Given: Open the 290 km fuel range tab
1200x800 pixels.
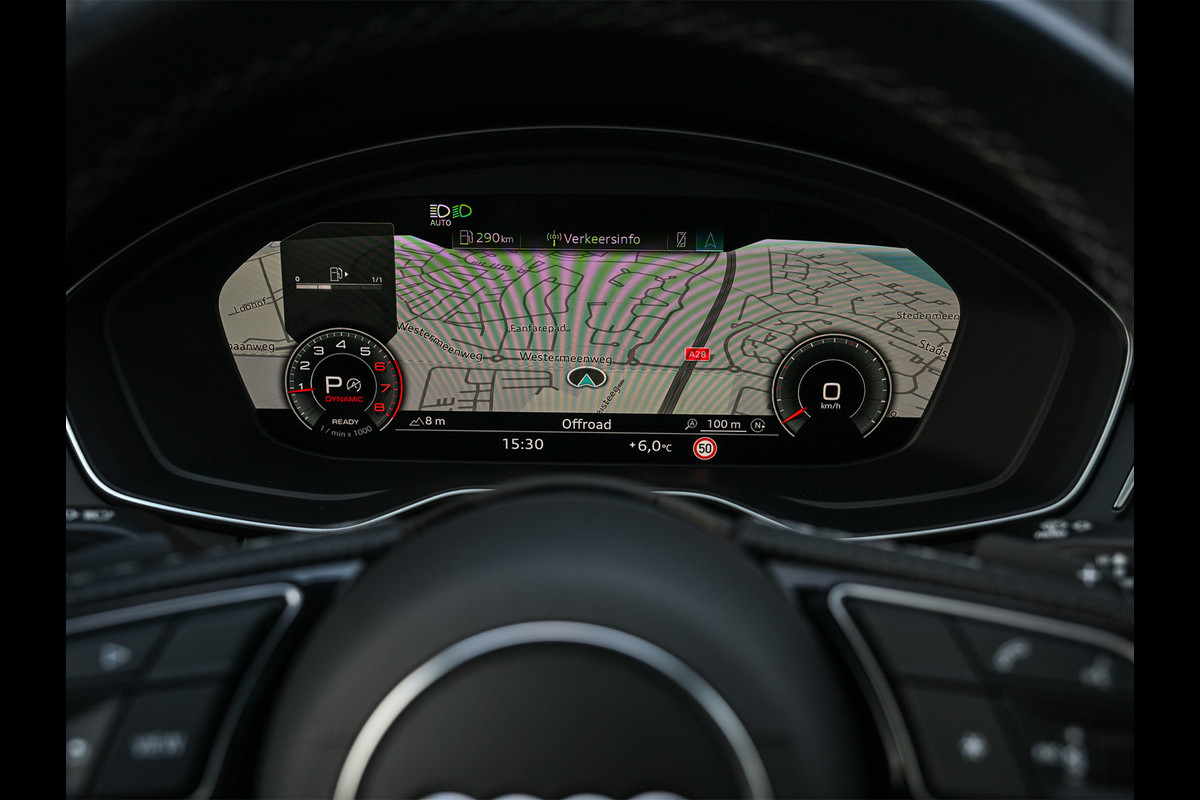Looking at the screenshot, I should 486,238.
